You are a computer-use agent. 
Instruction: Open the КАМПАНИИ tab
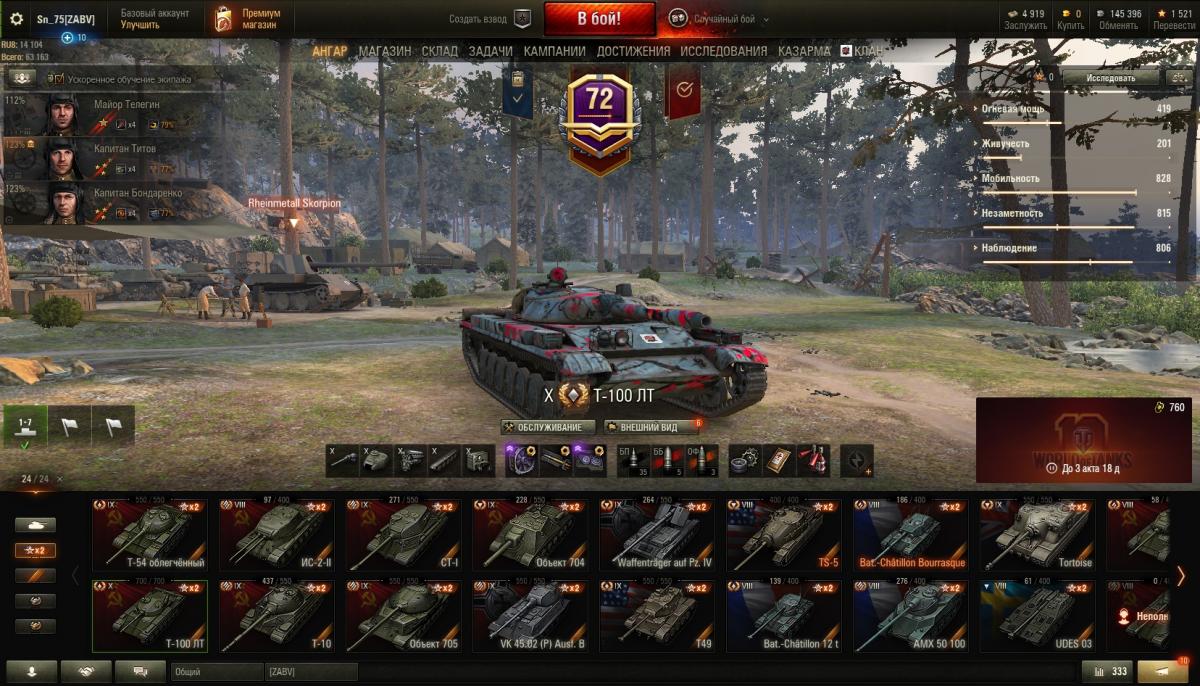(x=554, y=51)
